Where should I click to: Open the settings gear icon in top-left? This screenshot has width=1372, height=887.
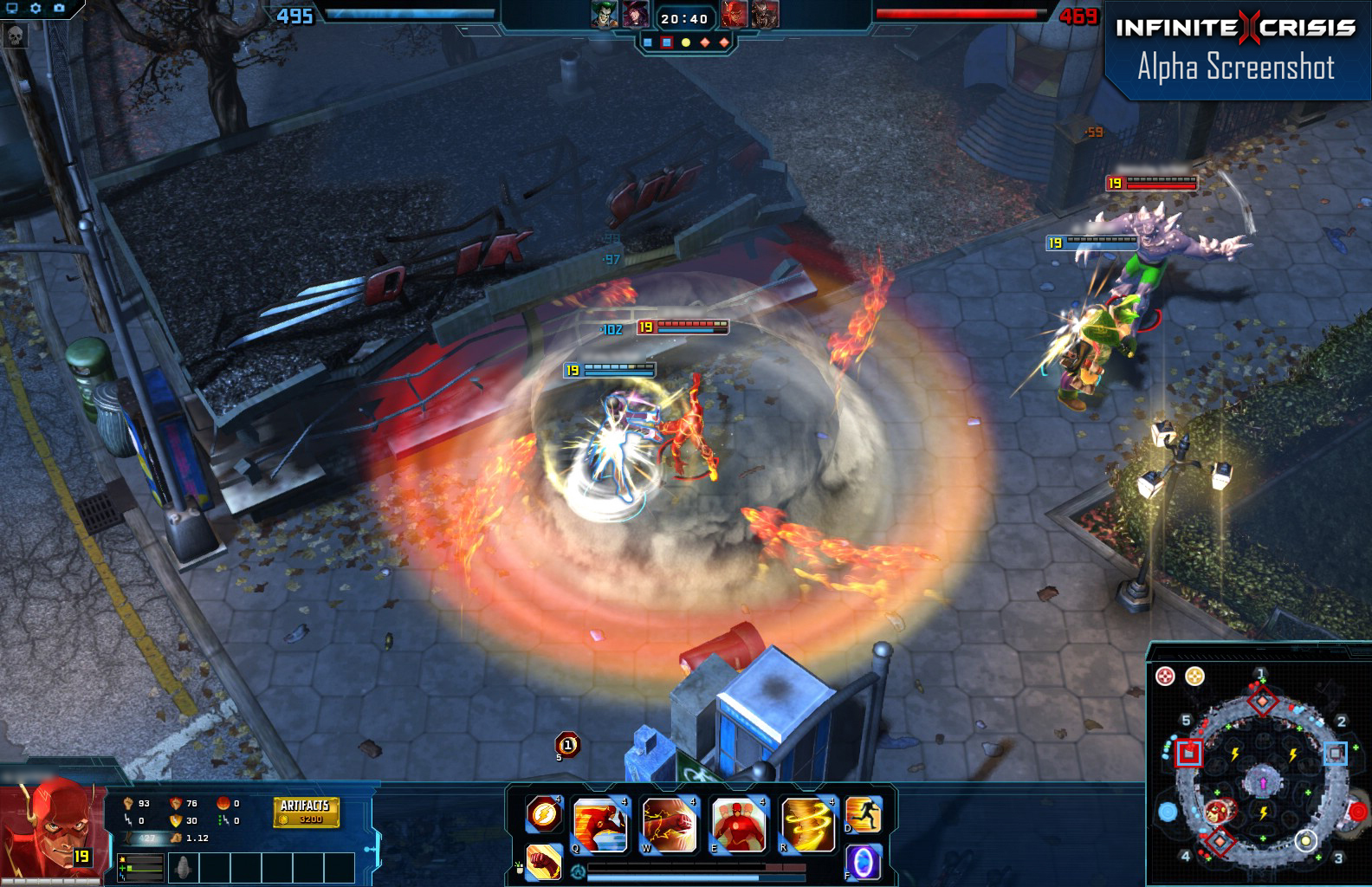pyautogui.click(x=35, y=7)
